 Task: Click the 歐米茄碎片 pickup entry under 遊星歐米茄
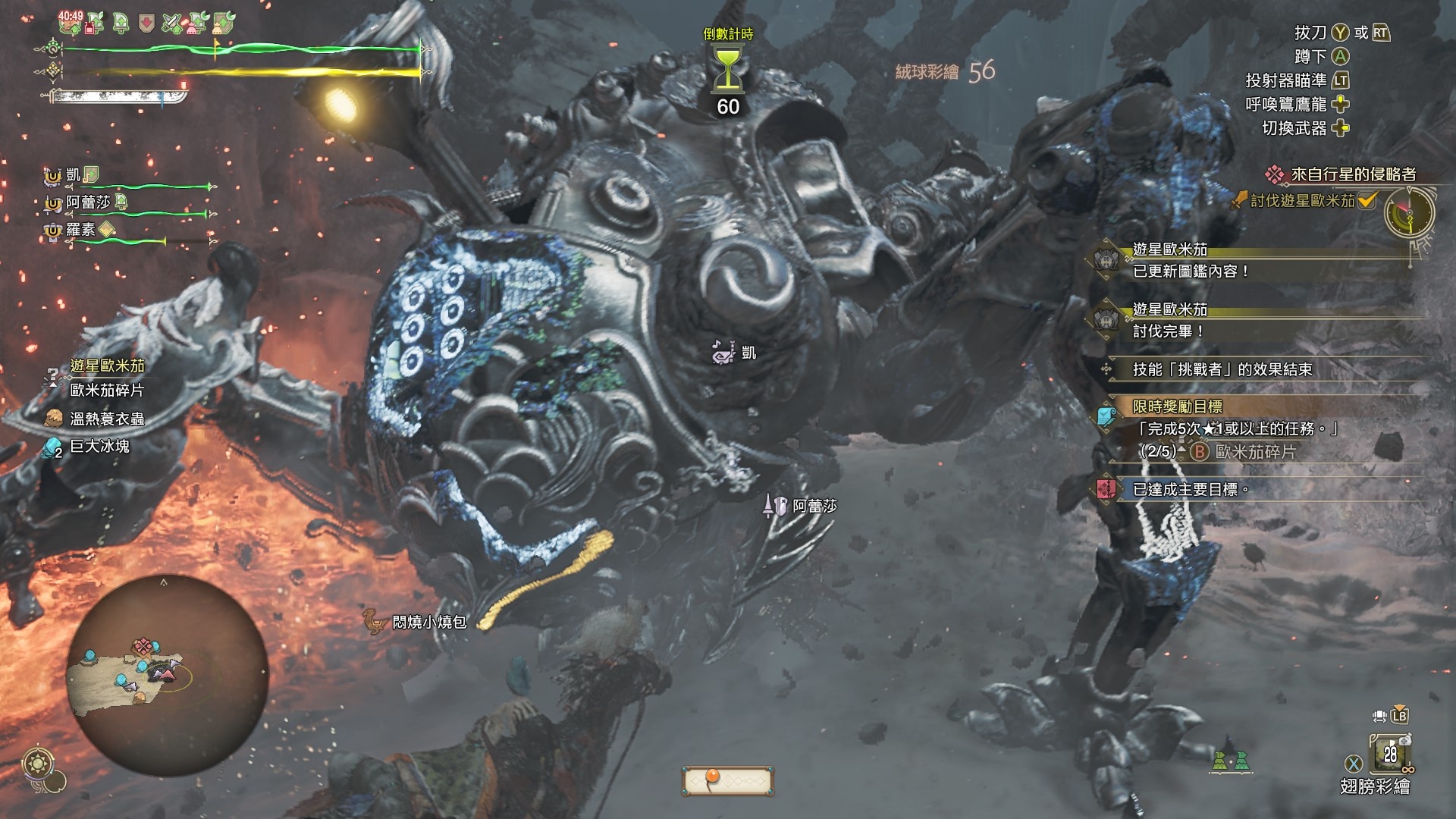click(x=106, y=391)
